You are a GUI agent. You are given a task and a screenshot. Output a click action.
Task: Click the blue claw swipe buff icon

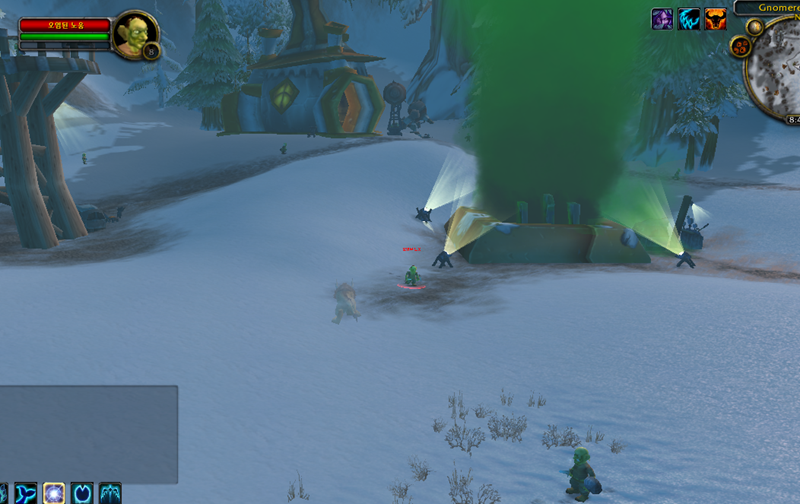click(x=689, y=19)
